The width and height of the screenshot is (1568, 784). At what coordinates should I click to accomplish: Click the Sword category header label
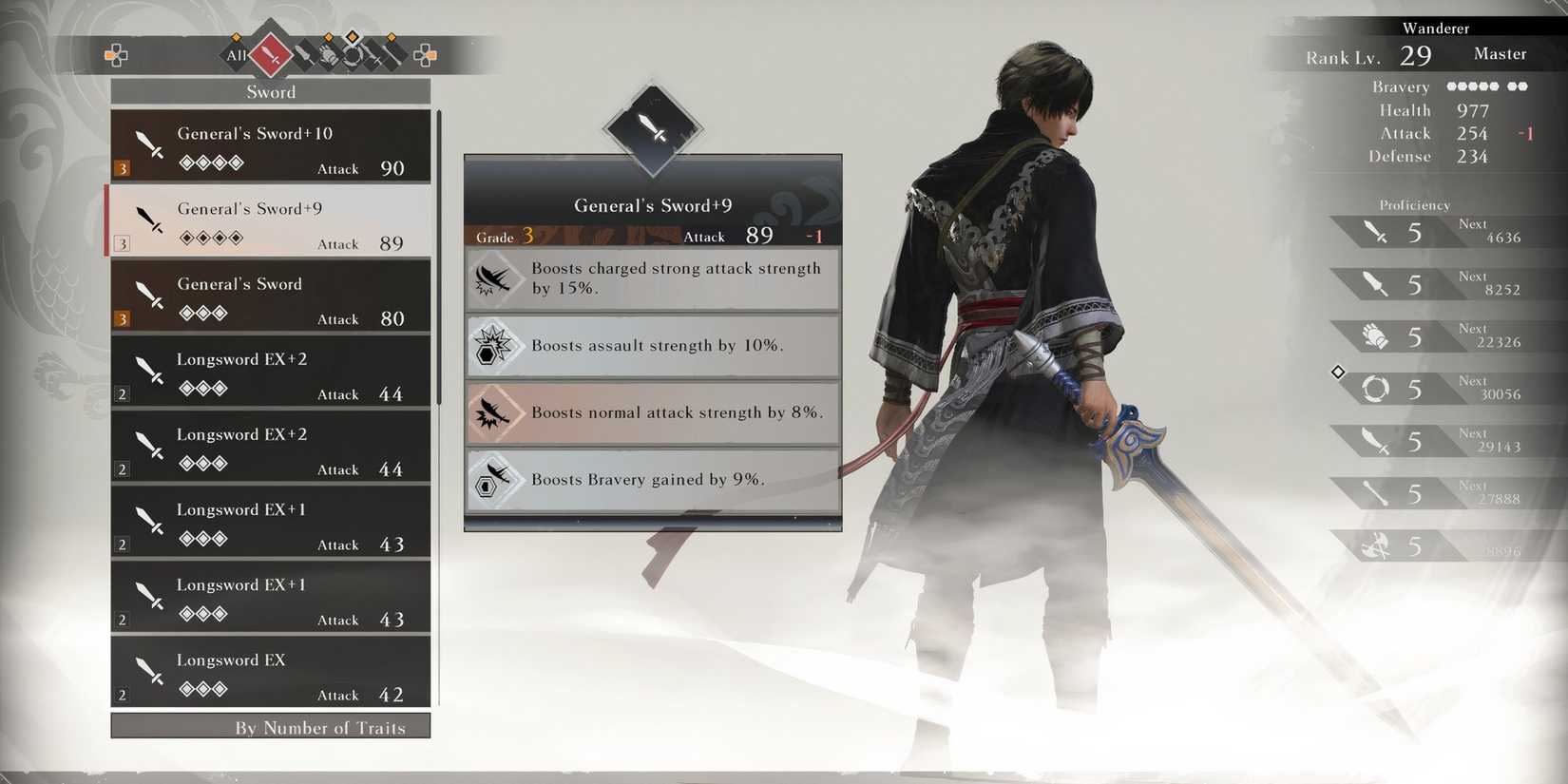[x=271, y=91]
